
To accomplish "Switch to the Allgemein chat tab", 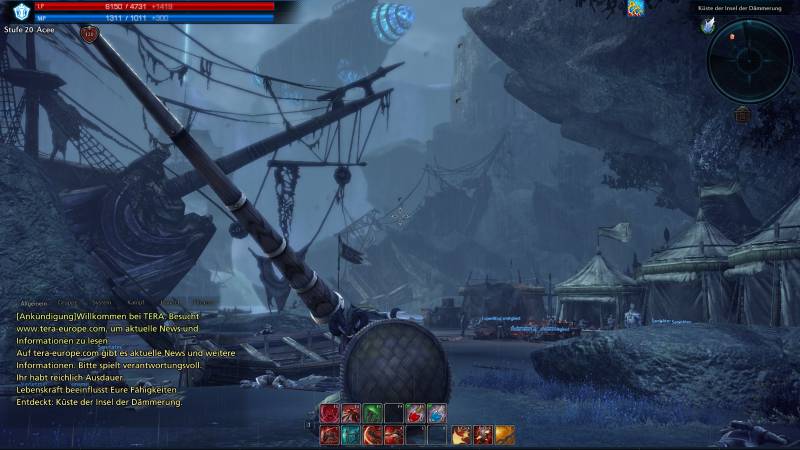I will click(34, 301).
